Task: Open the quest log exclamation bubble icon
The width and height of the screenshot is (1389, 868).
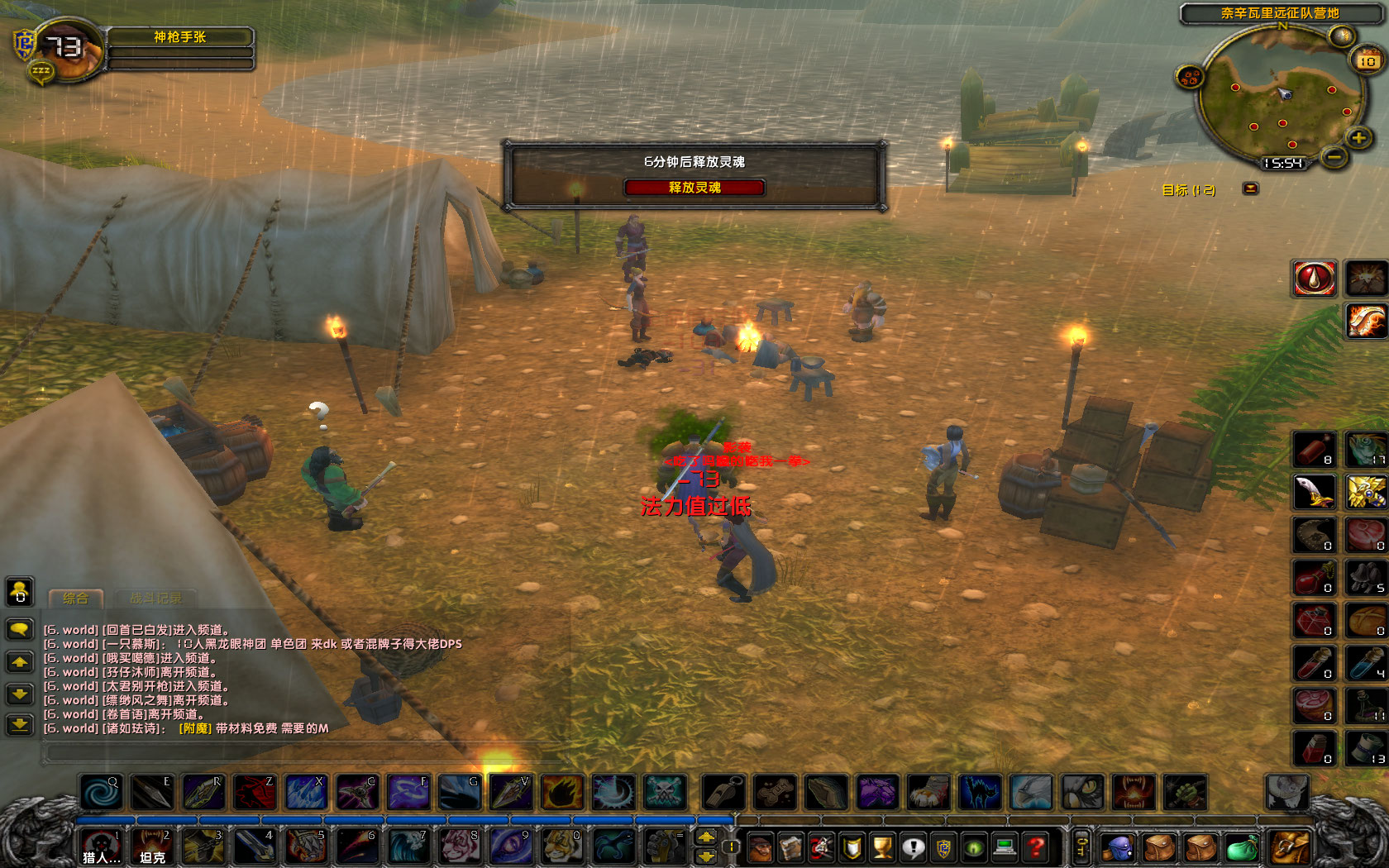Action: click(913, 847)
